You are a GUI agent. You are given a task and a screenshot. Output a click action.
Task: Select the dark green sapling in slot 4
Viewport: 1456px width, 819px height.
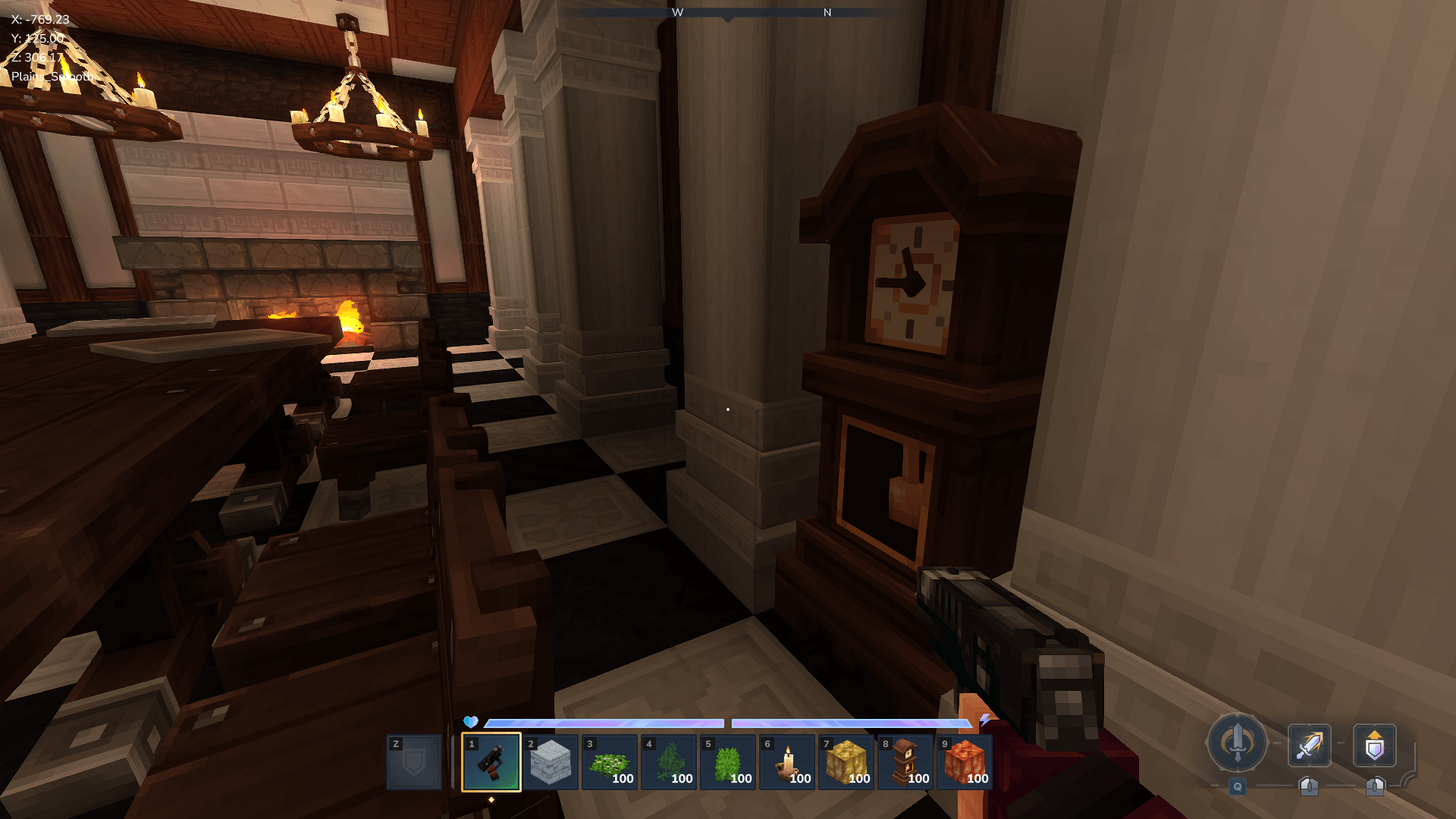point(668,762)
